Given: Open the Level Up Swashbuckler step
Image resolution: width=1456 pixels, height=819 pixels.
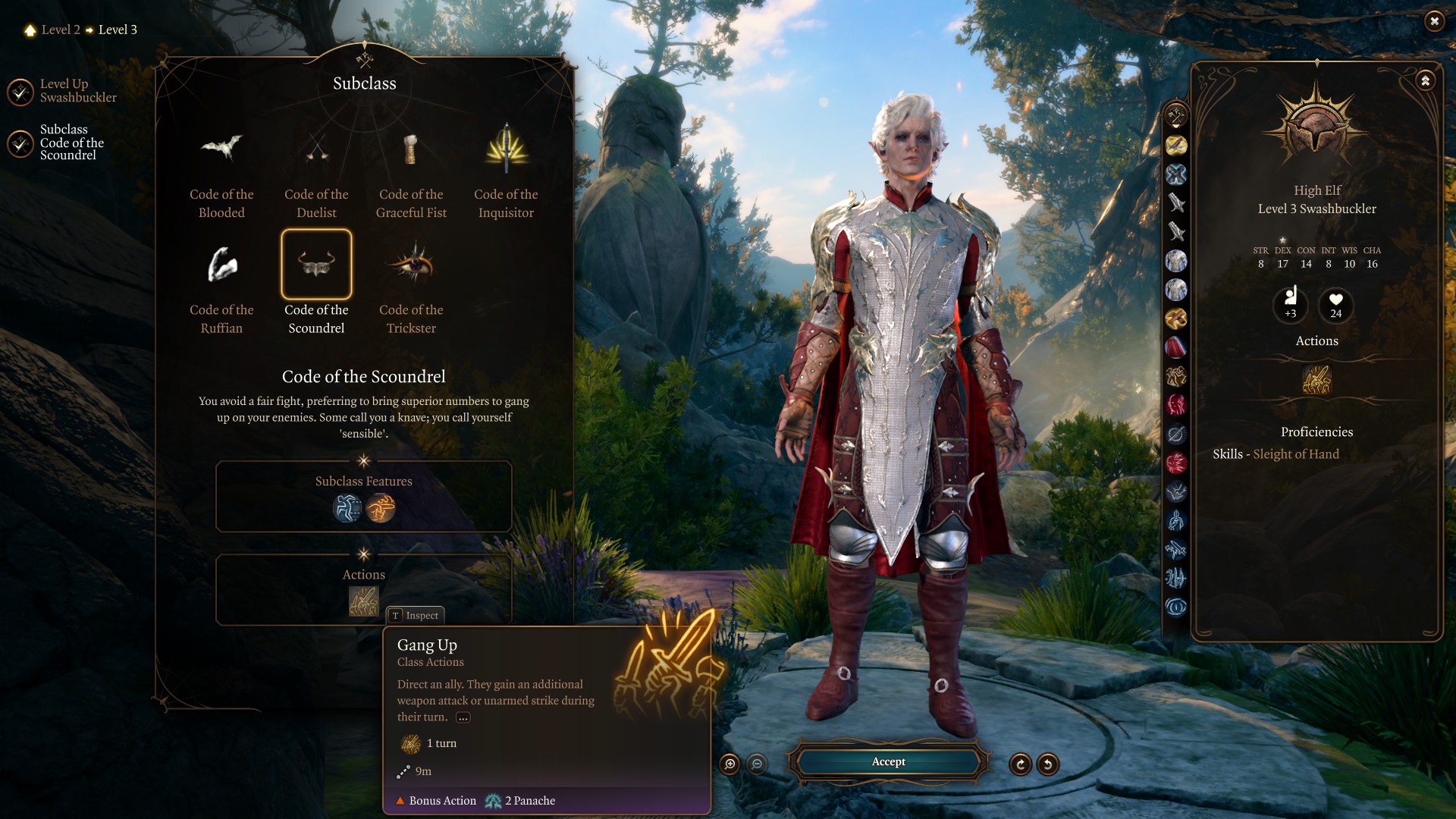Looking at the screenshot, I should [20, 92].
